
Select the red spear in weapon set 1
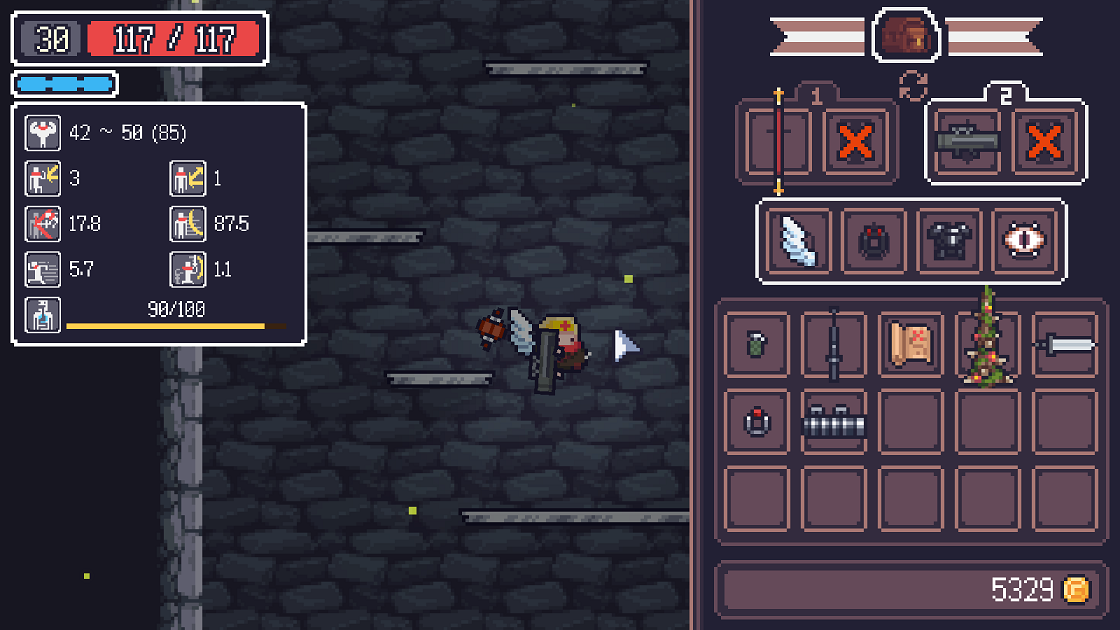coord(778,142)
